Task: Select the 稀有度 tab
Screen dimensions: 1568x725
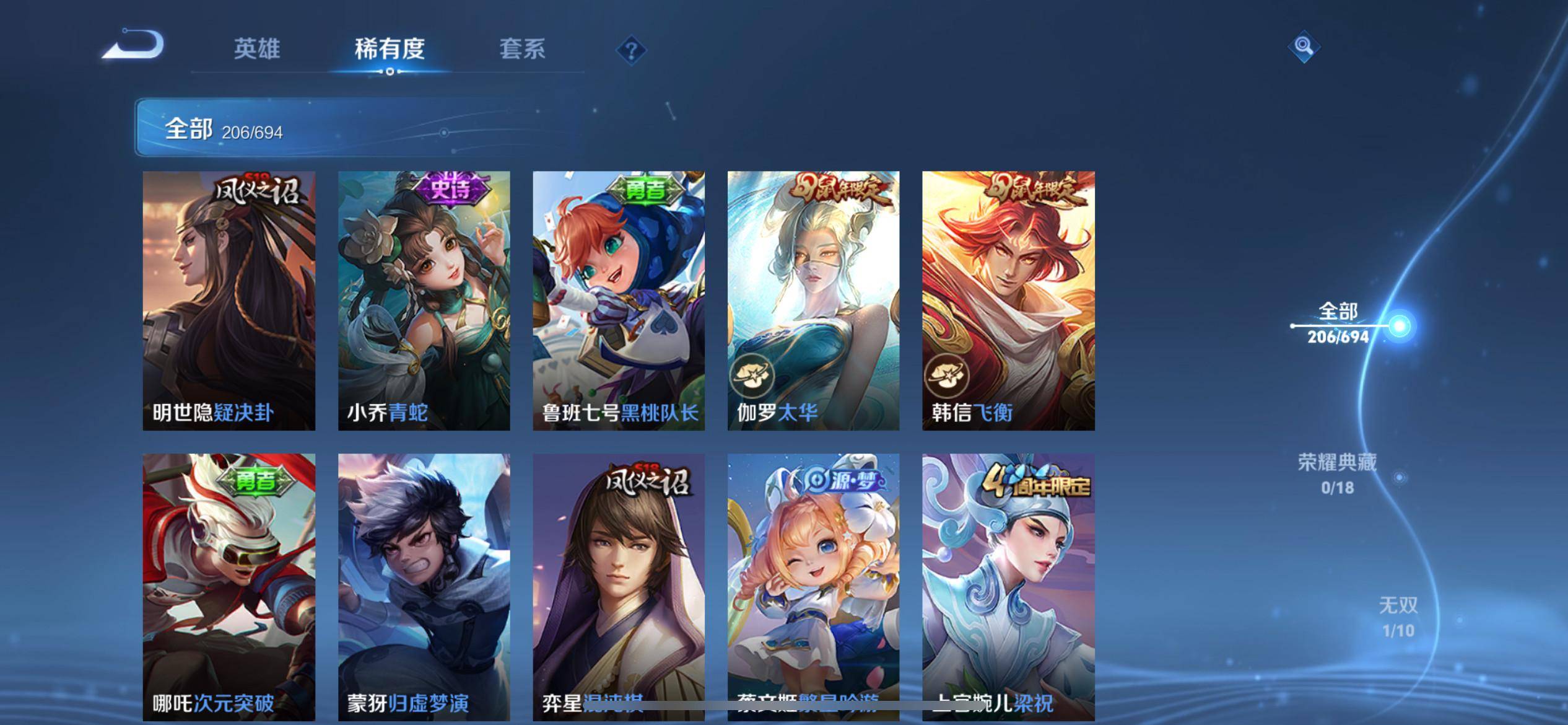Action: pyautogui.click(x=390, y=49)
